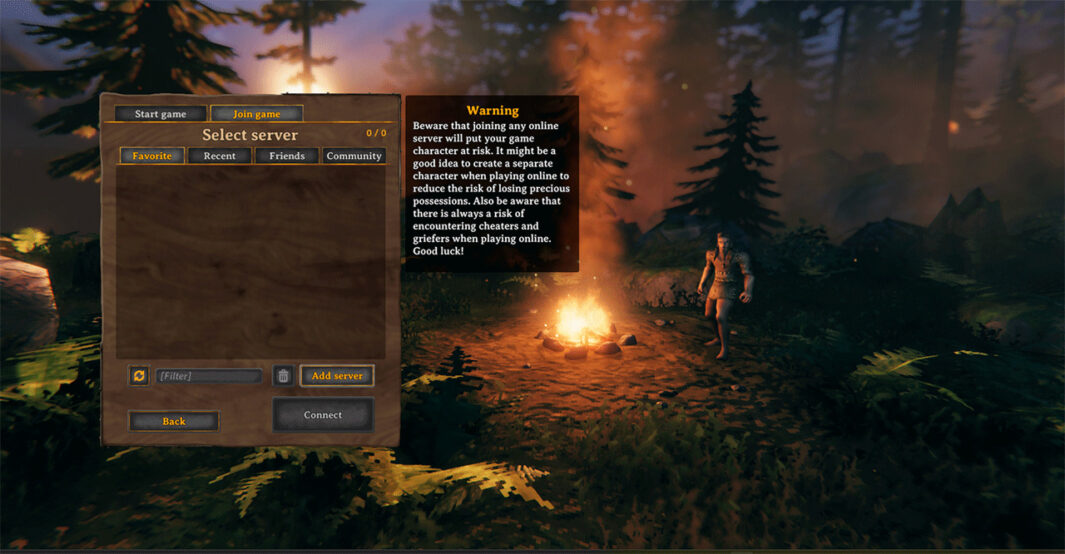Screen dimensions: 1065x554
Task: Switch to the Friends server tab
Action: pyautogui.click(x=287, y=156)
